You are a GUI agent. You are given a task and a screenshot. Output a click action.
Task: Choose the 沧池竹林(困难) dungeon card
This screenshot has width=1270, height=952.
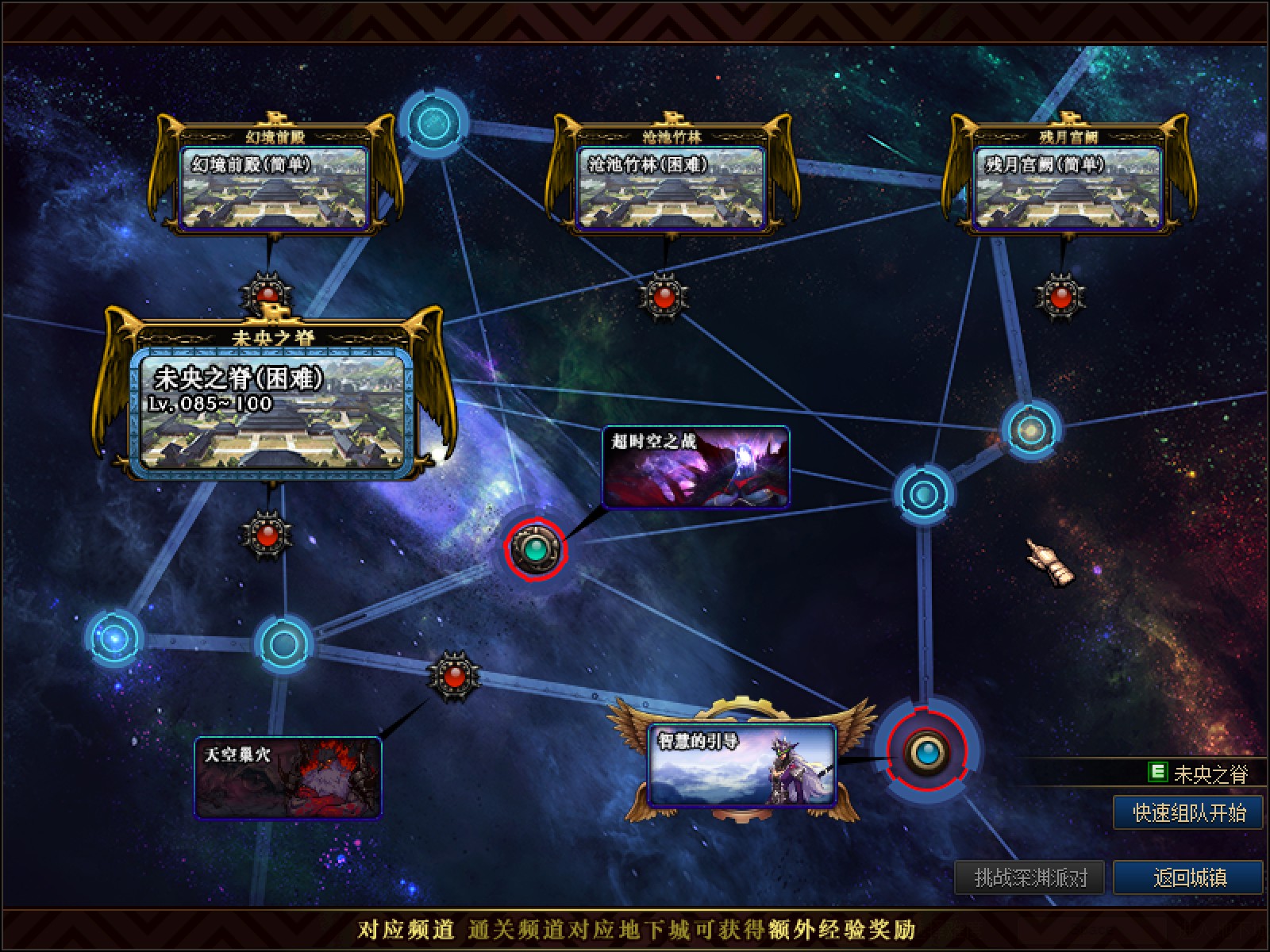(671, 188)
